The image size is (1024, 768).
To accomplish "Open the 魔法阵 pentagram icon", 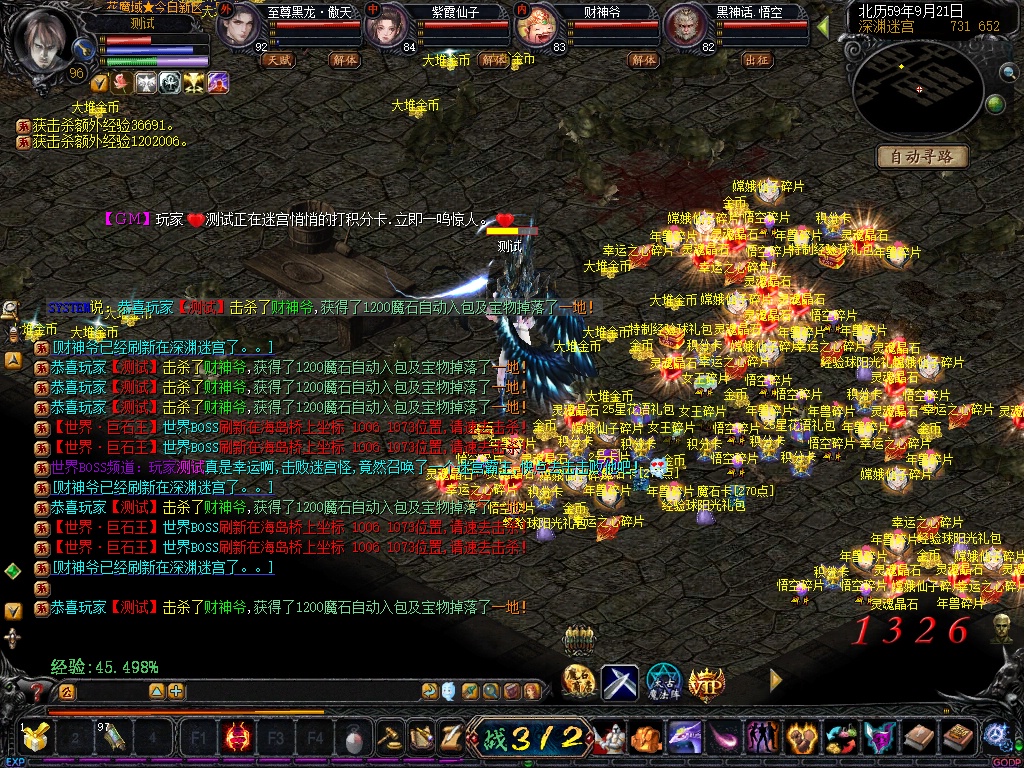I will click(663, 682).
